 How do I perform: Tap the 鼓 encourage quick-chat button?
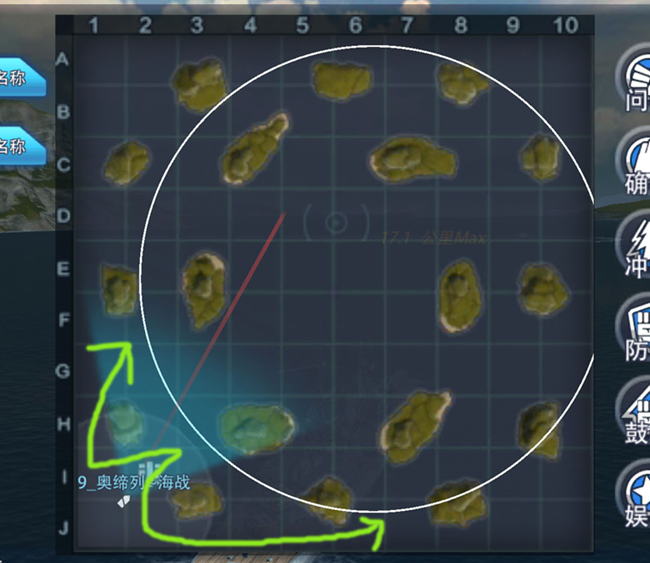[x=634, y=411]
